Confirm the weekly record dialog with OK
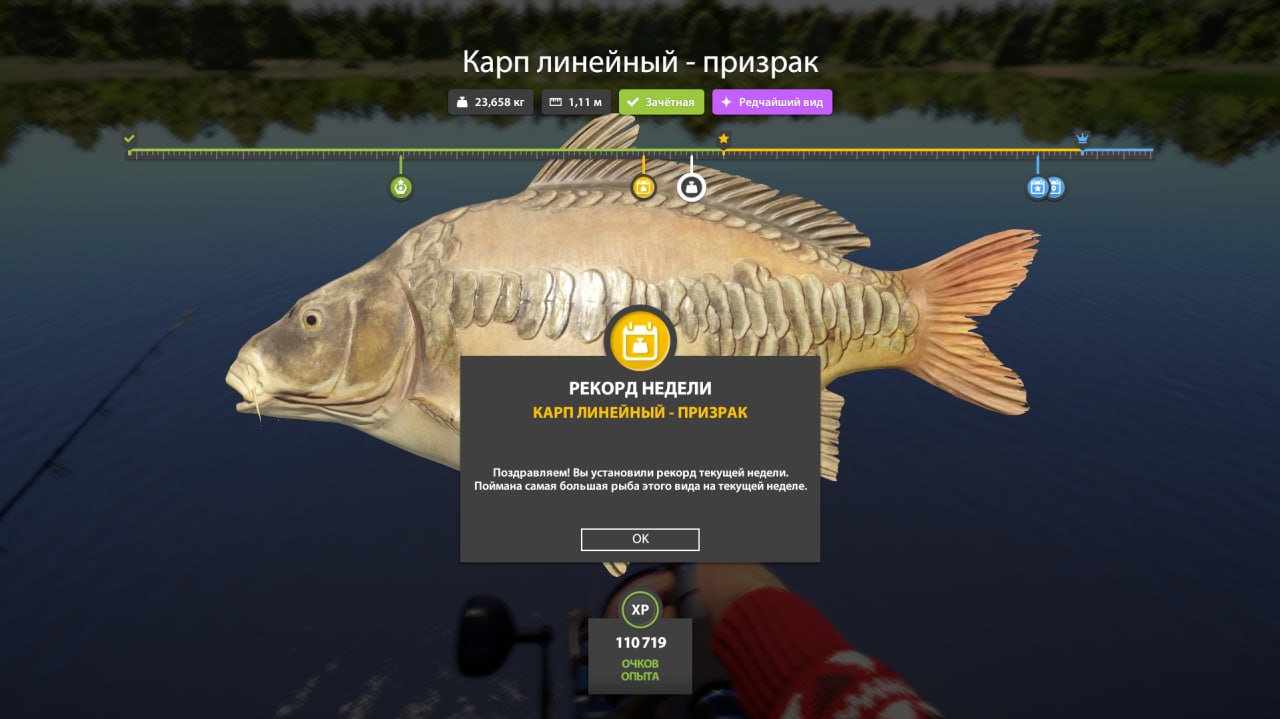1280x719 pixels. [640, 539]
